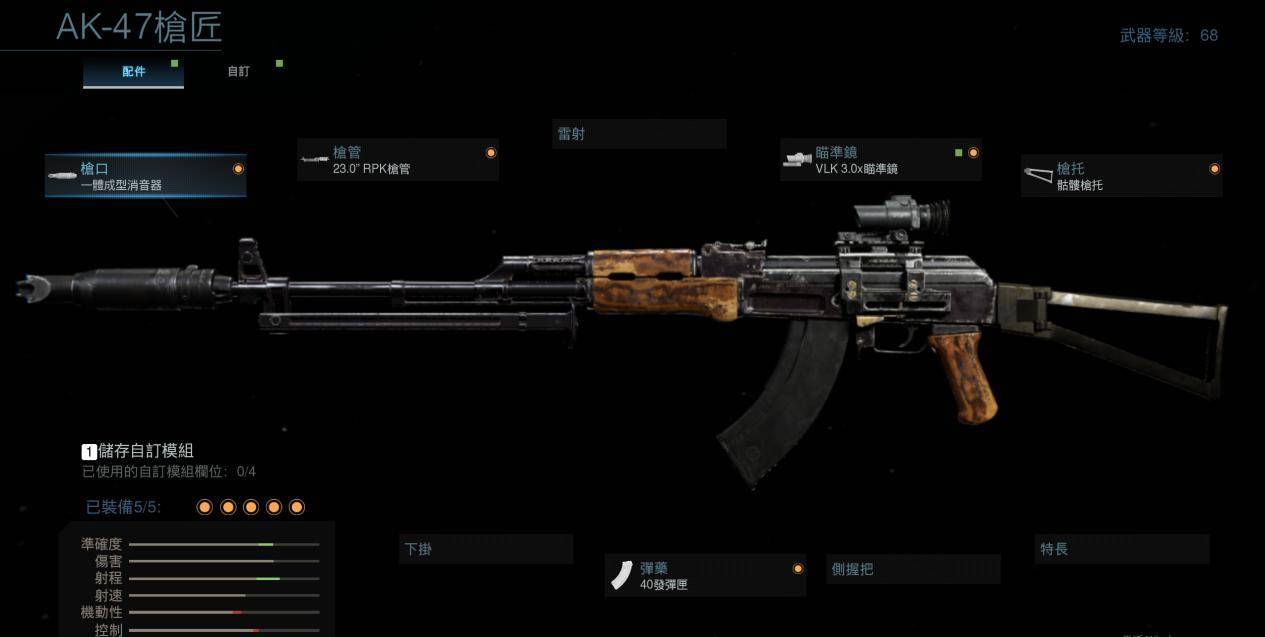1265x637 pixels.
Task: Open the empty 雷射 laser slot
Action: point(638,134)
